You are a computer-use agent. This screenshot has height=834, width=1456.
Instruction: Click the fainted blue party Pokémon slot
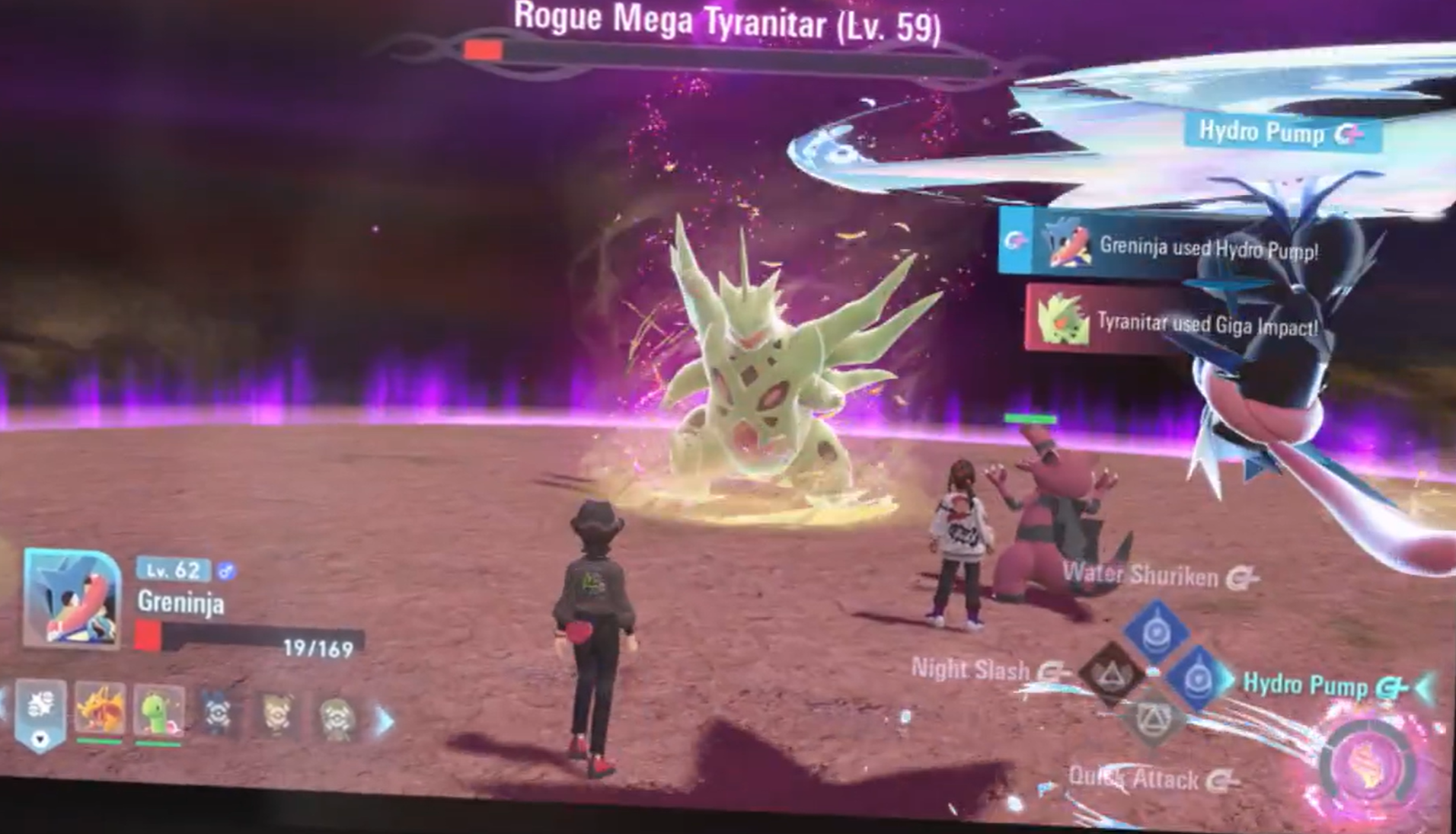click(218, 714)
